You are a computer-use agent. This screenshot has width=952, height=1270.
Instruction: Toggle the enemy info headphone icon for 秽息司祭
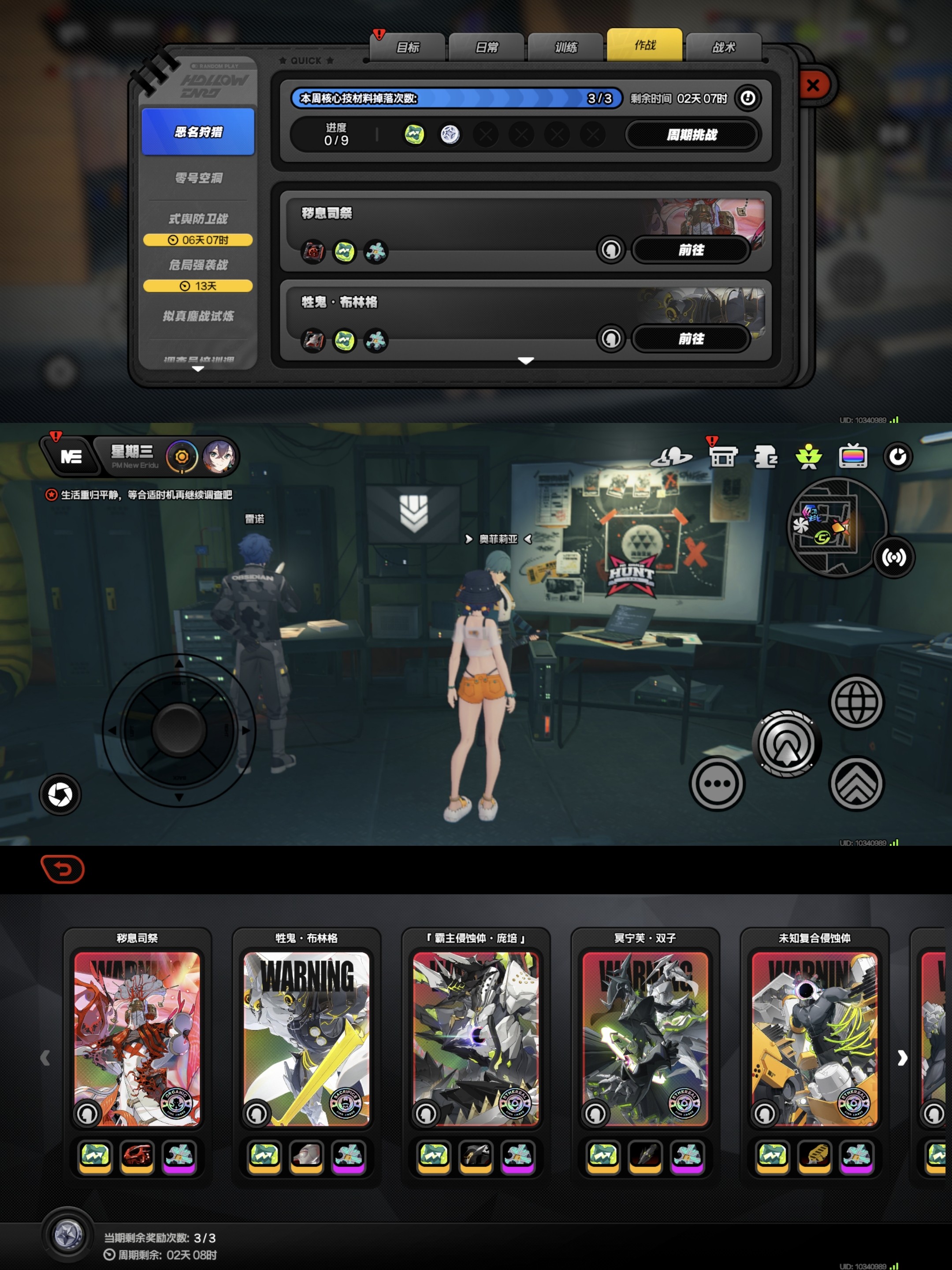610,250
